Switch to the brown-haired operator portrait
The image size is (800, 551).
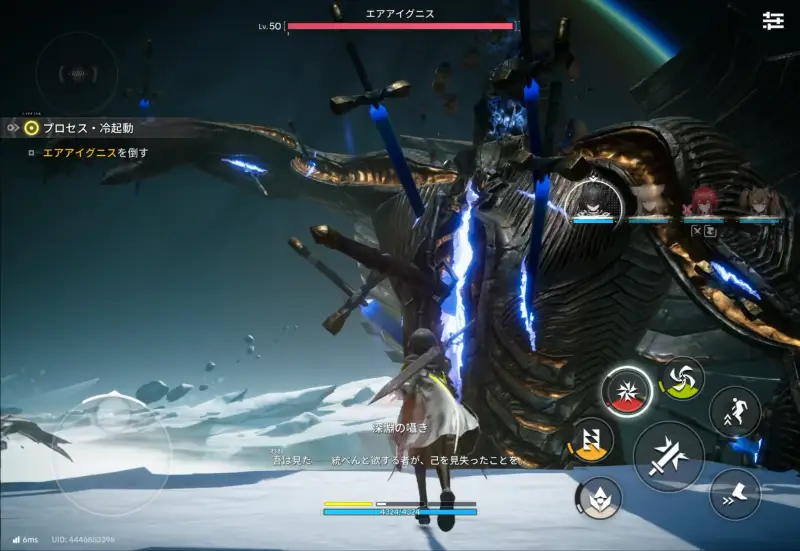(x=760, y=203)
